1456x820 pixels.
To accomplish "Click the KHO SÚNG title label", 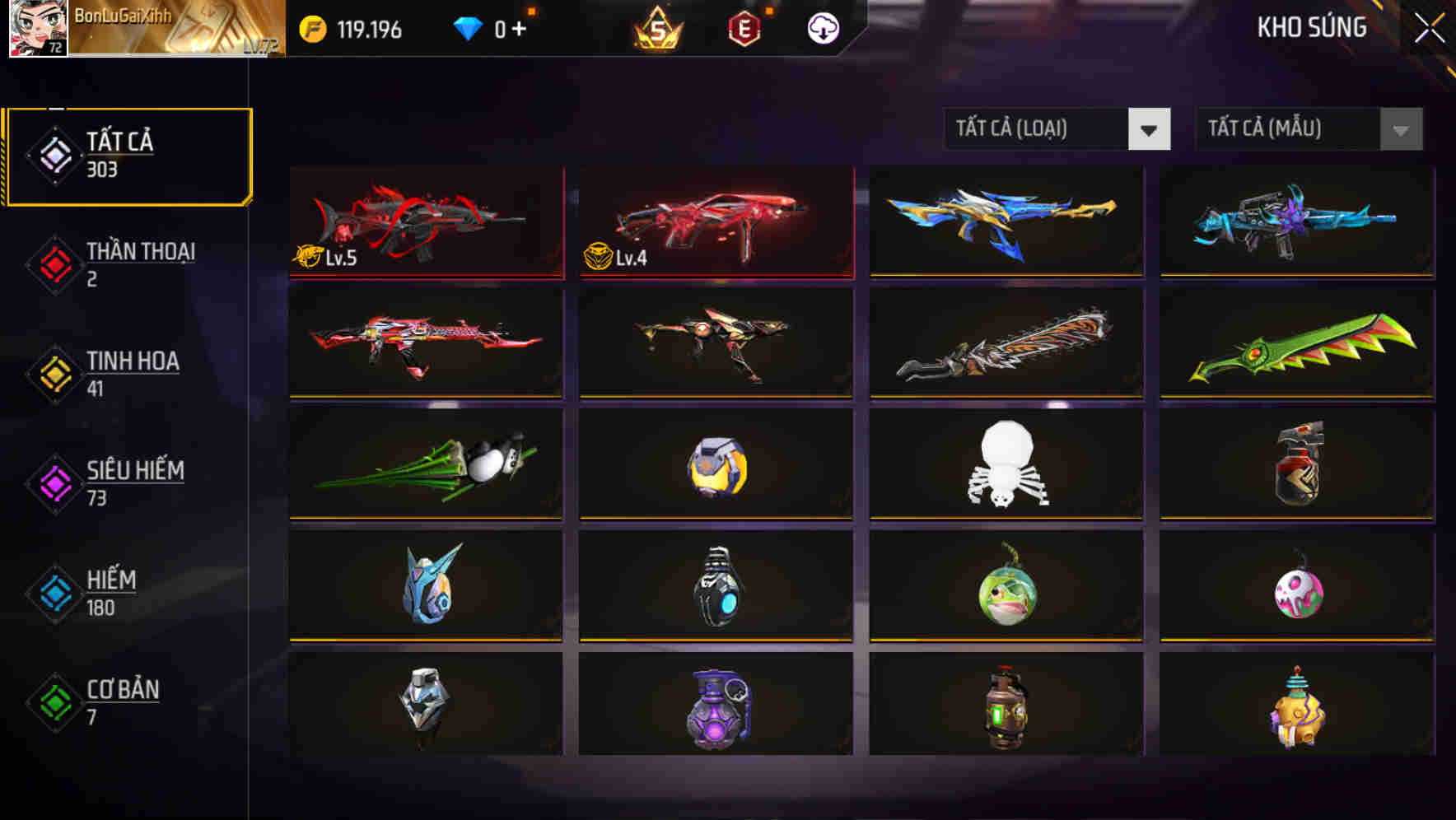I will pyautogui.click(x=1312, y=27).
